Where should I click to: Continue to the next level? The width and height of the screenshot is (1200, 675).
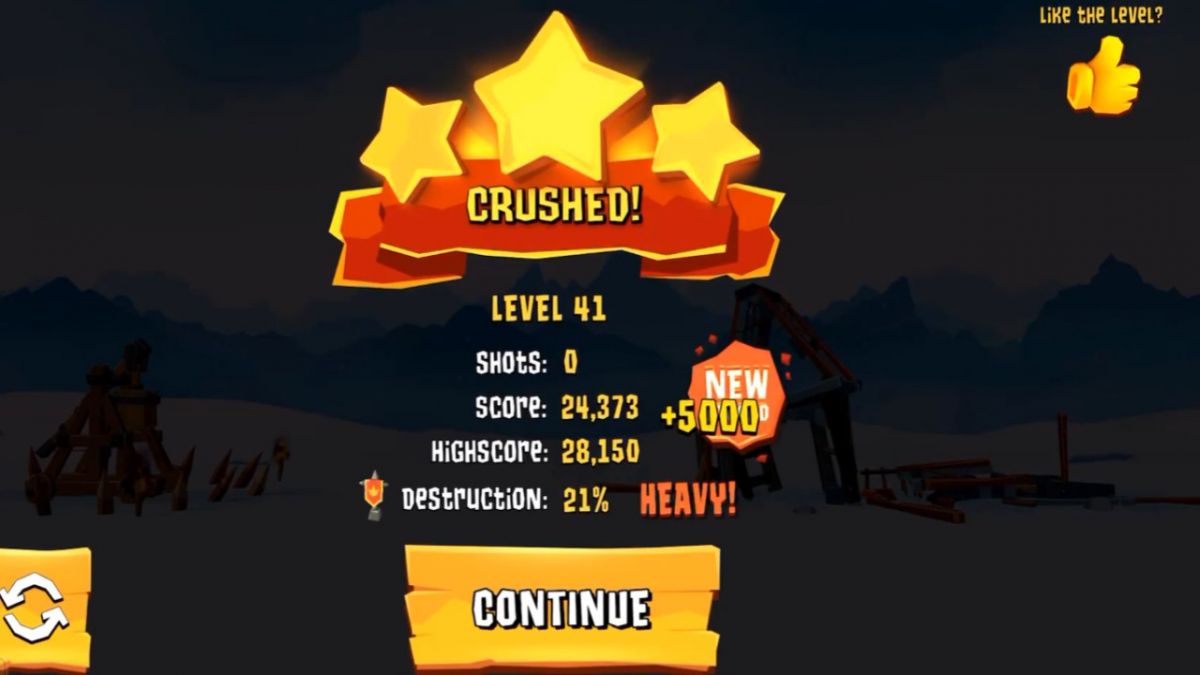coord(562,607)
